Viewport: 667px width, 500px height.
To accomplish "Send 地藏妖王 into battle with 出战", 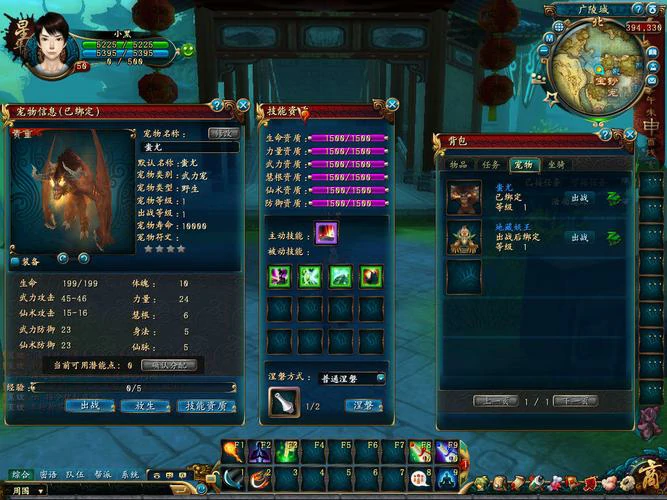I will click(579, 238).
